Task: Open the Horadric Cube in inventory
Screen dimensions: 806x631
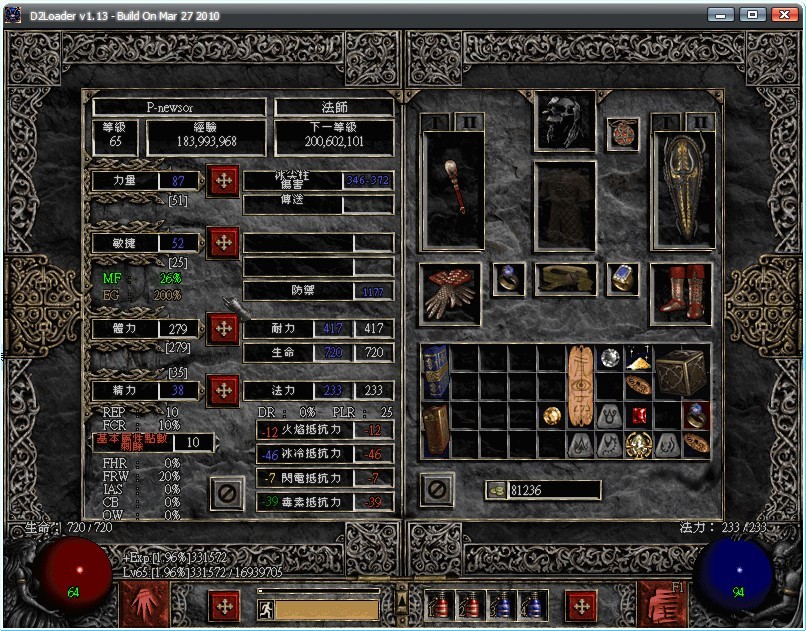Action: tap(681, 372)
